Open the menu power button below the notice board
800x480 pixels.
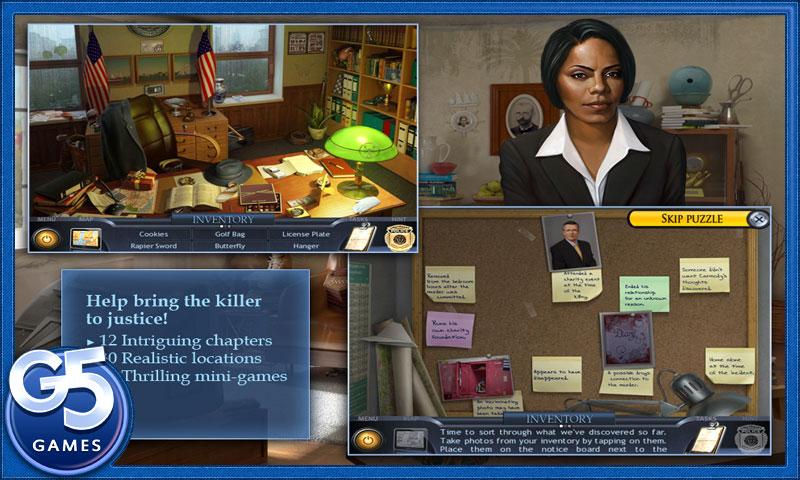pyautogui.click(x=368, y=438)
